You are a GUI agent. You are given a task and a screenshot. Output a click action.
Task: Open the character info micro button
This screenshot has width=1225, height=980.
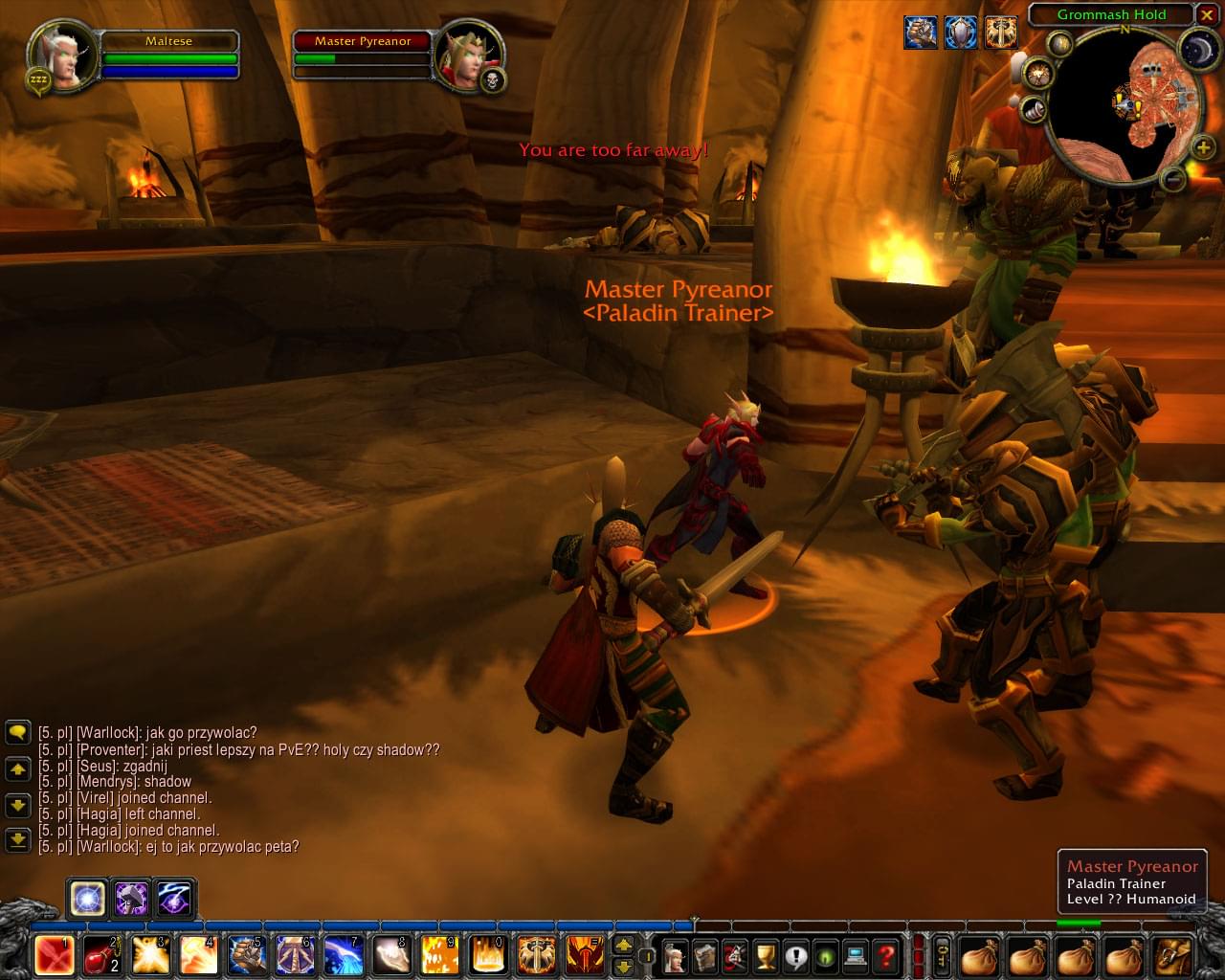(x=676, y=955)
